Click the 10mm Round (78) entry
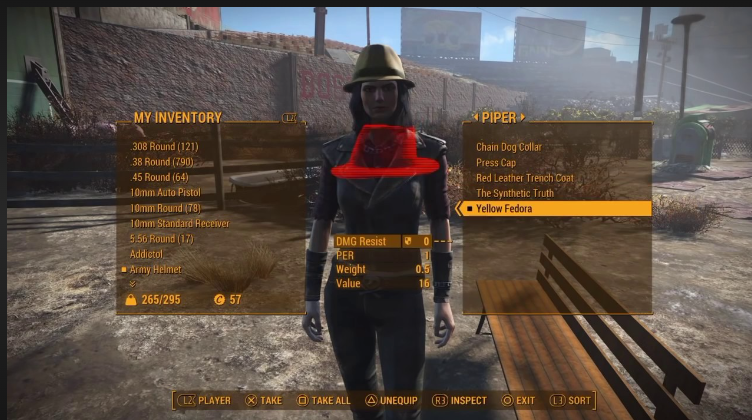The width and height of the screenshot is (752, 420). 166,207
